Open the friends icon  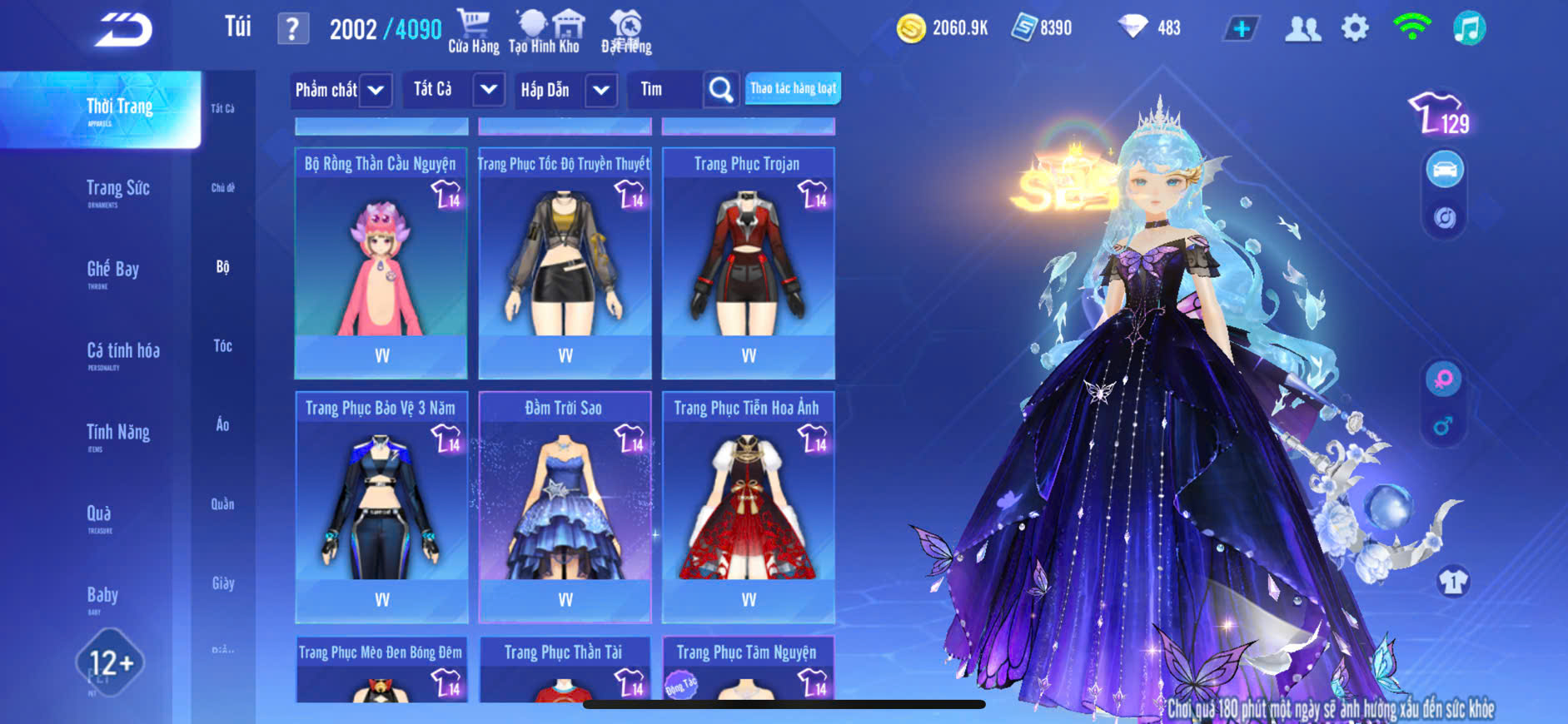pyautogui.click(x=1302, y=28)
